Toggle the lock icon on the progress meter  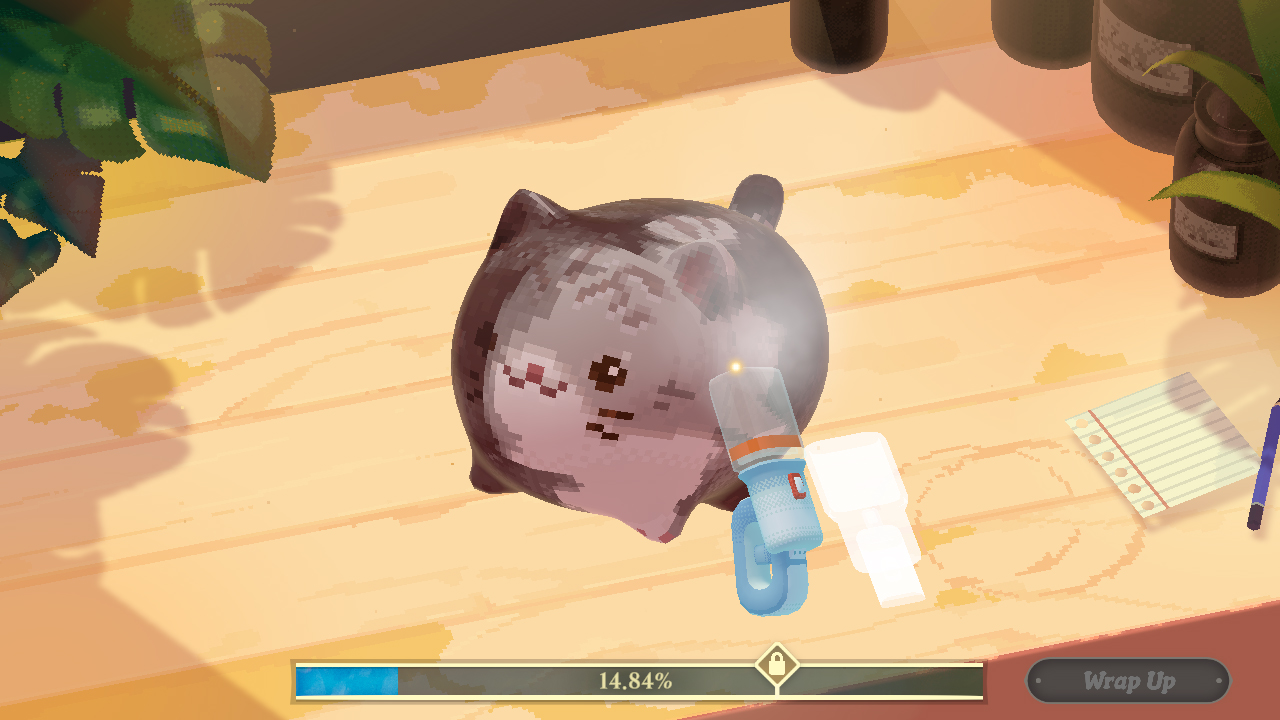(779, 666)
